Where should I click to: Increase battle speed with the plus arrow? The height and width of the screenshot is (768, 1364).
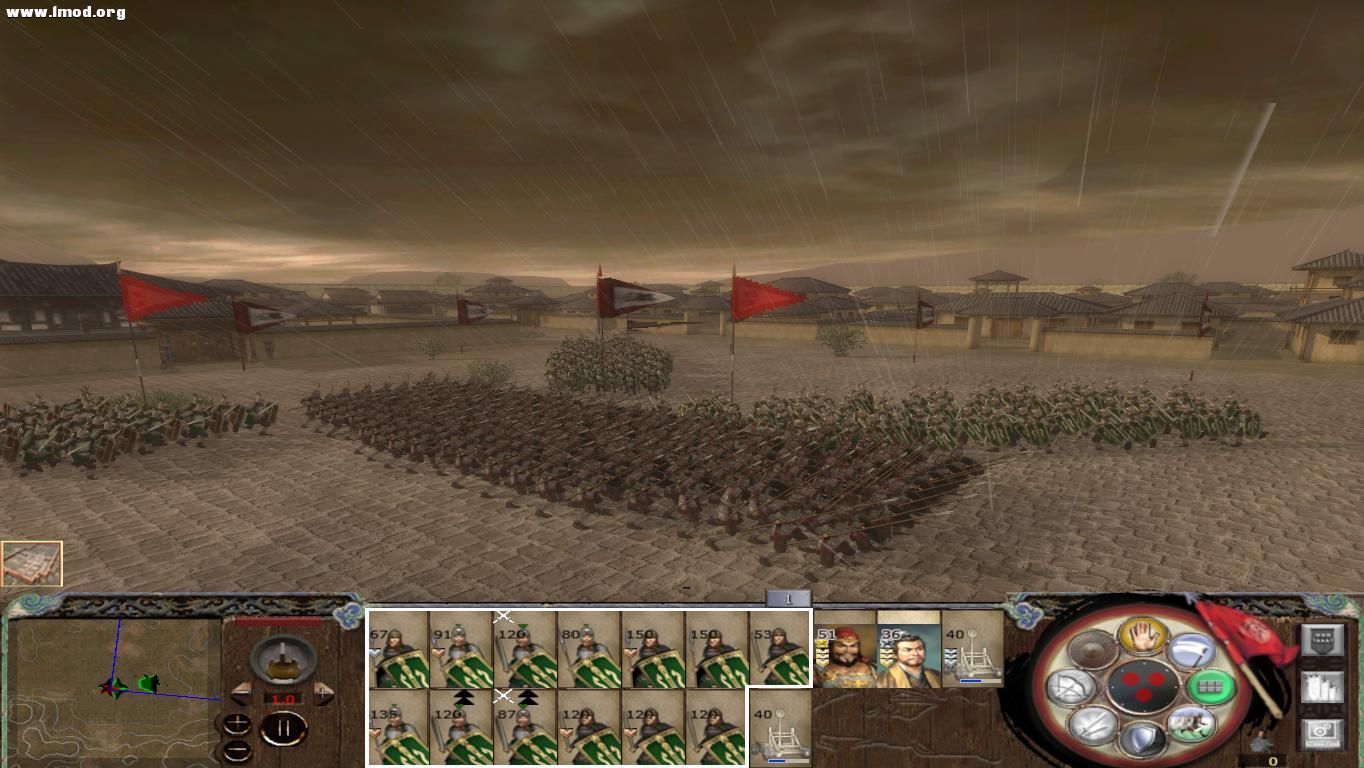click(324, 694)
